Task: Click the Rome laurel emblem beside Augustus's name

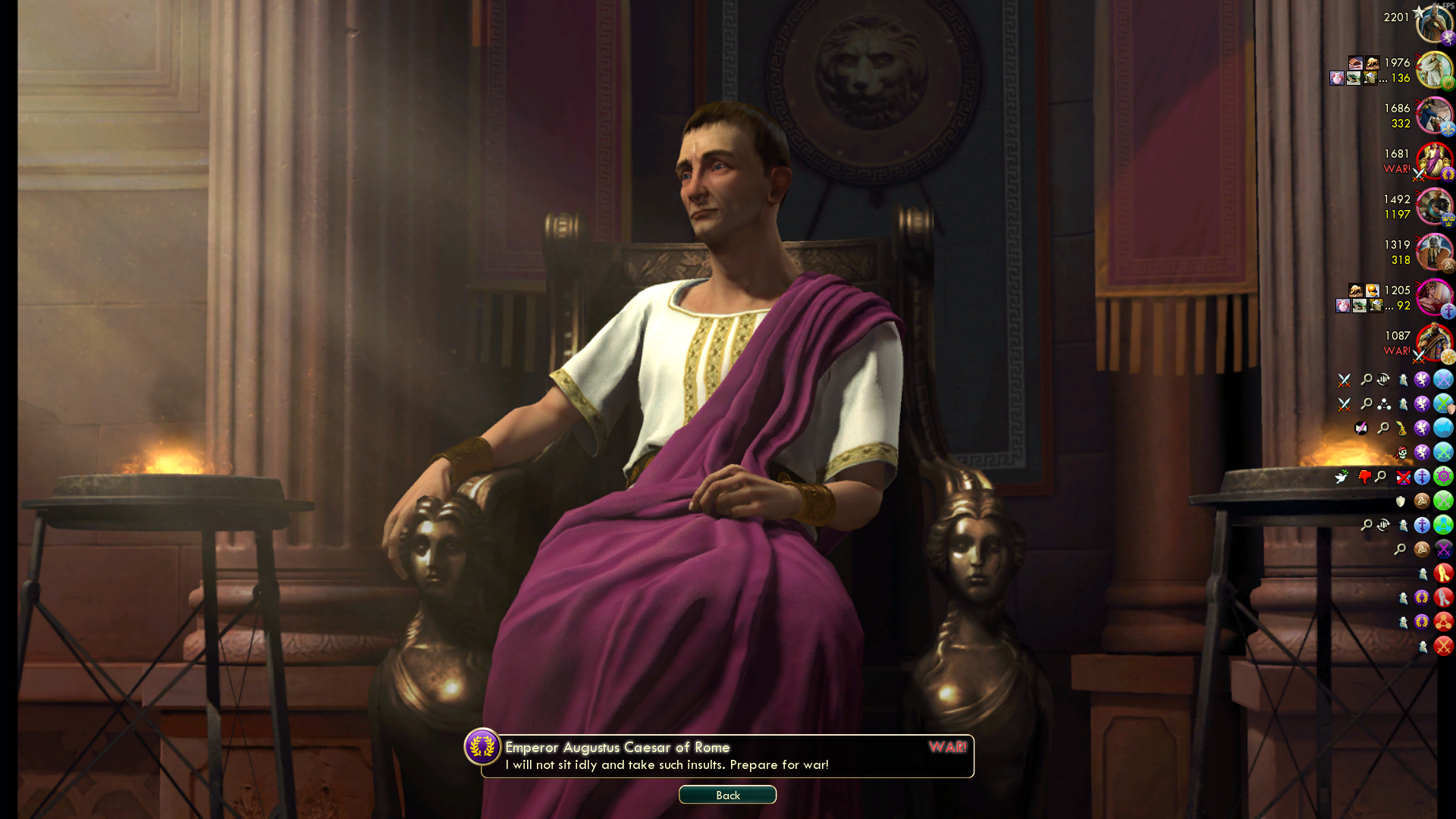Action: point(482,747)
